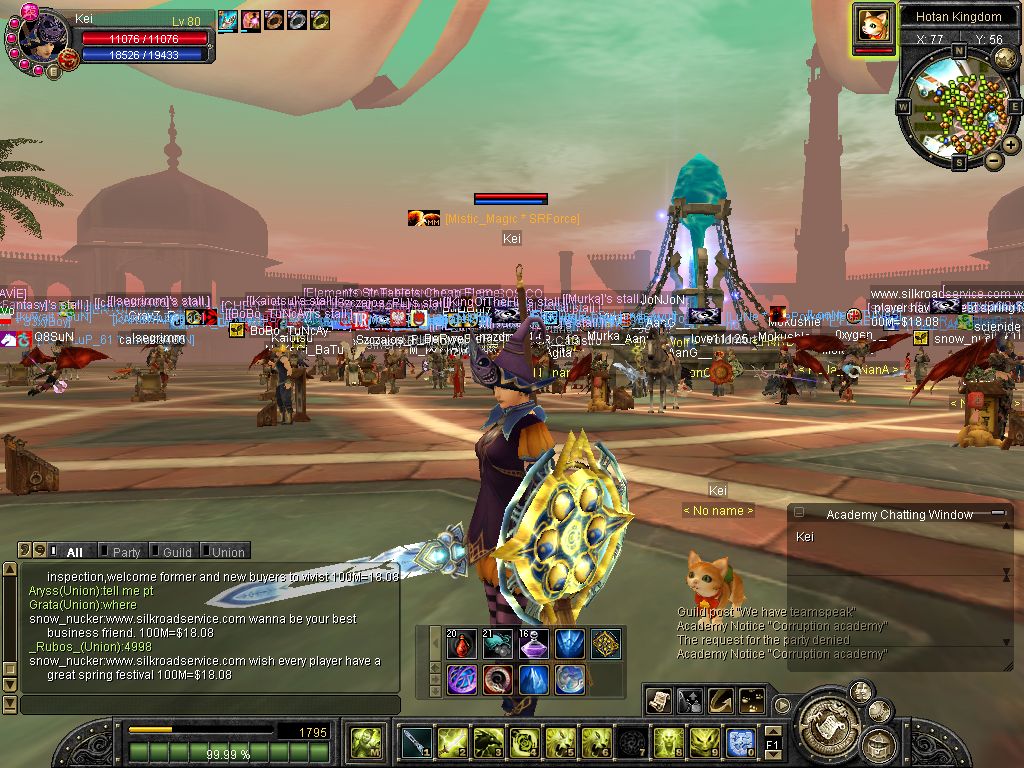The image size is (1024, 768).
Task: Zoom out the minimap with minus button
Action: coord(993,160)
